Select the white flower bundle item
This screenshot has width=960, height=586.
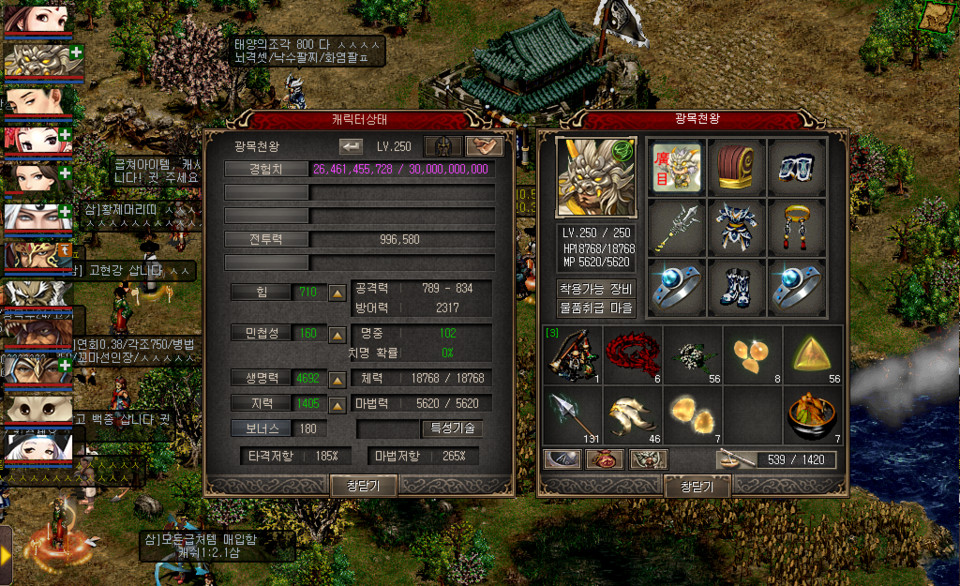(692, 353)
